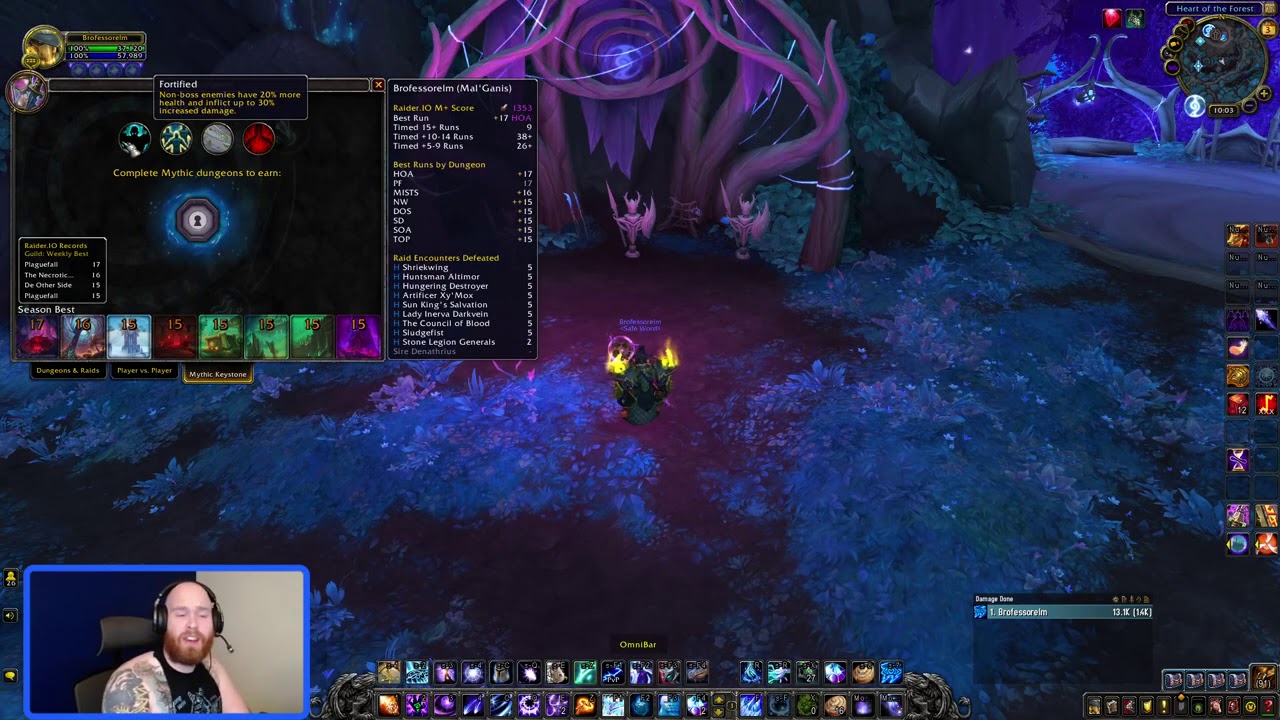Open the Character Info helmet icon
The height and width of the screenshot is (720, 1280).
pos(1094,706)
